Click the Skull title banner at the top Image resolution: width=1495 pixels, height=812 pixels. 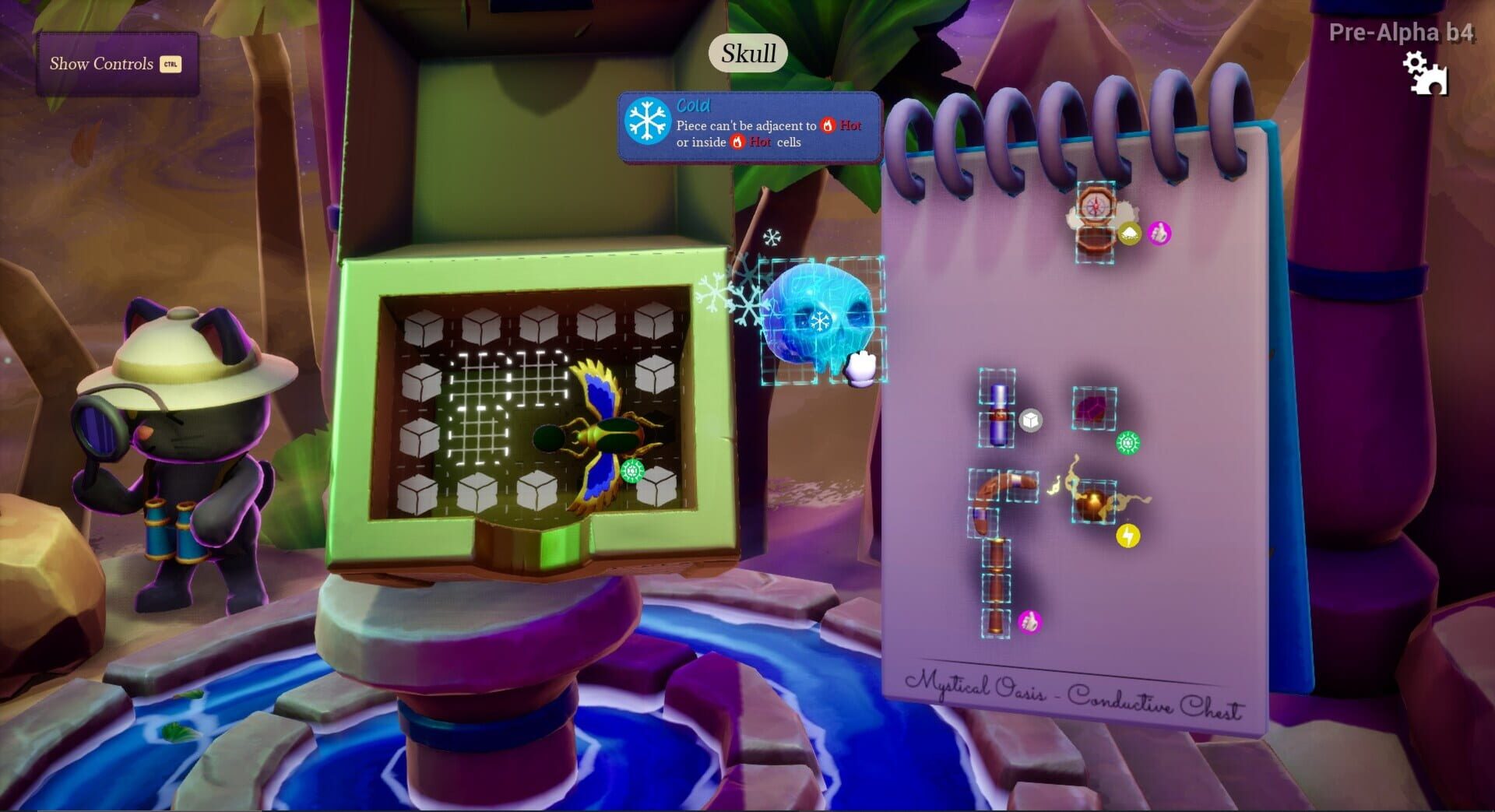click(x=747, y=54)
